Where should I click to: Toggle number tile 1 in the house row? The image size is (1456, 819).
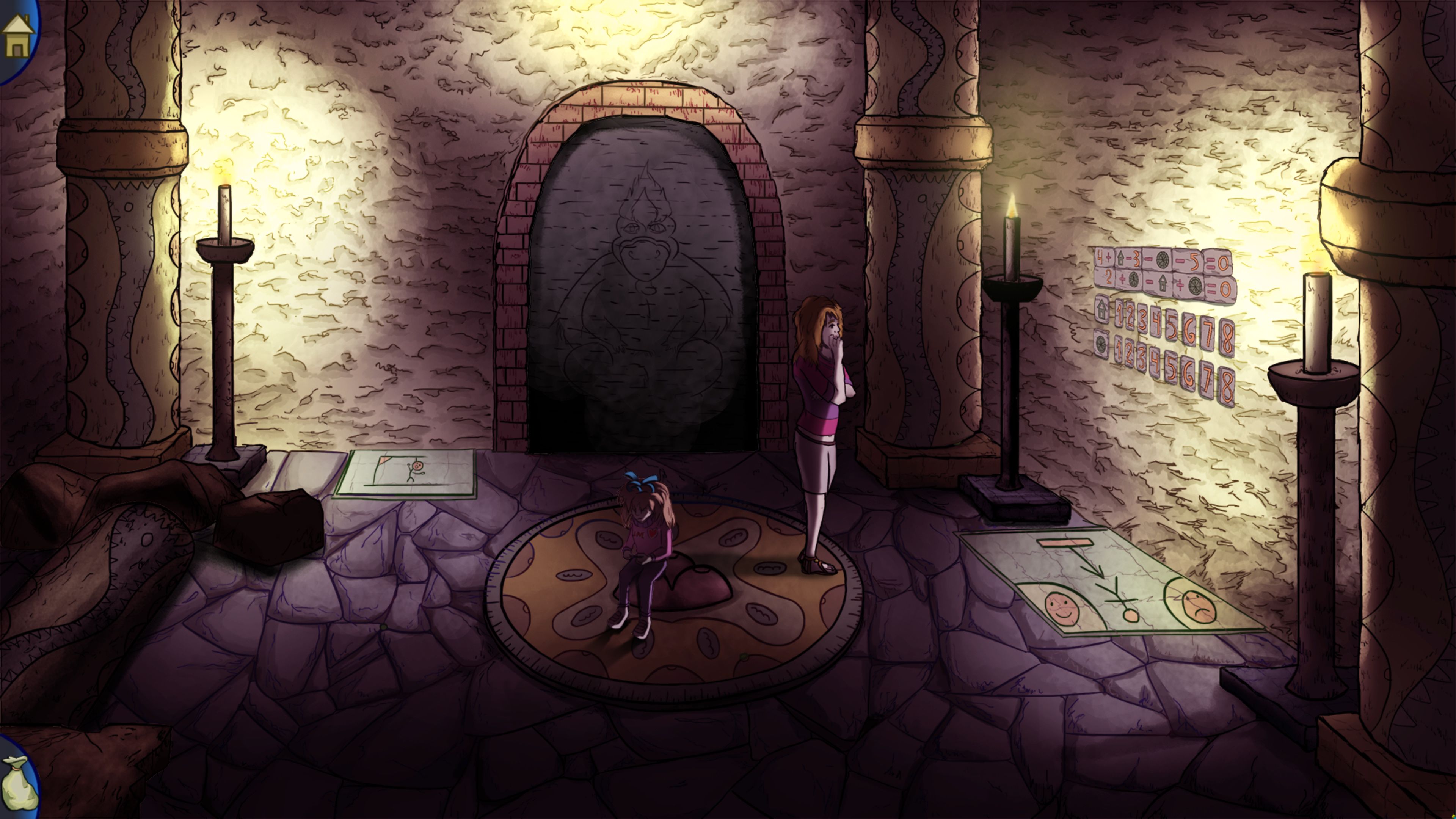click(x=1120, y=315)
